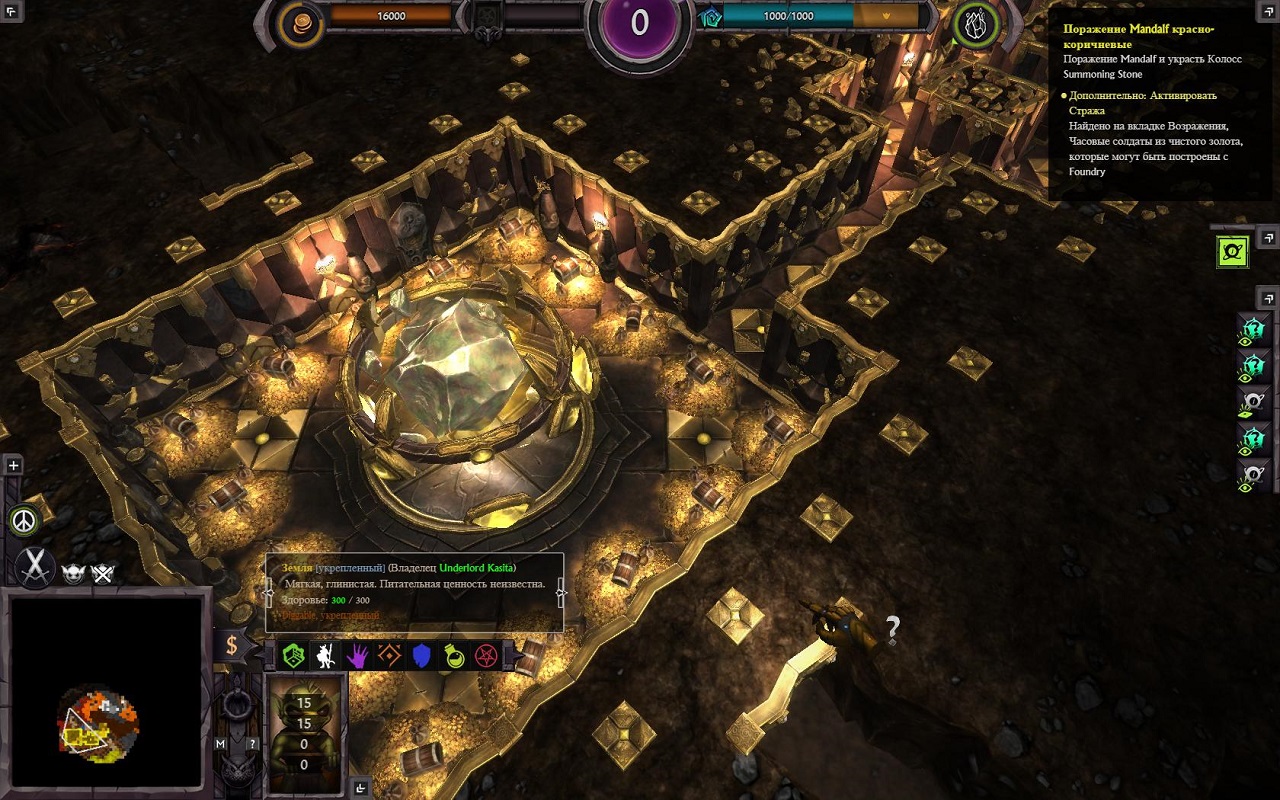Switch to the purple hand spells tab
This screenshot has height=800, width=1280.
(x=357, y=656)
